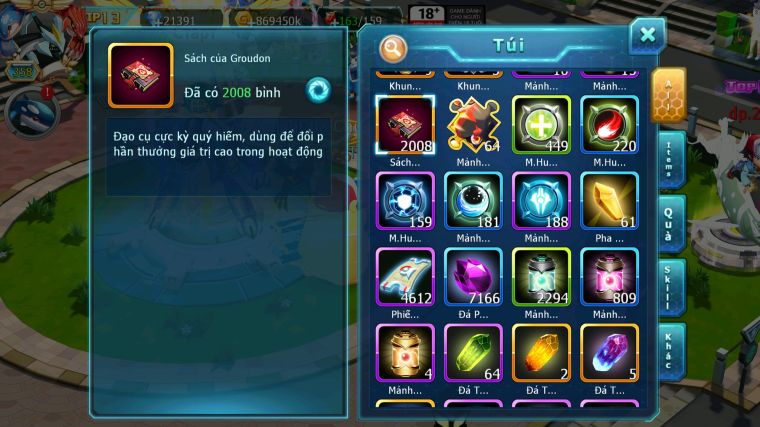Select the ticket item with 4612
The width and height of the screenshot is (760, 427).
click(405, 277)
